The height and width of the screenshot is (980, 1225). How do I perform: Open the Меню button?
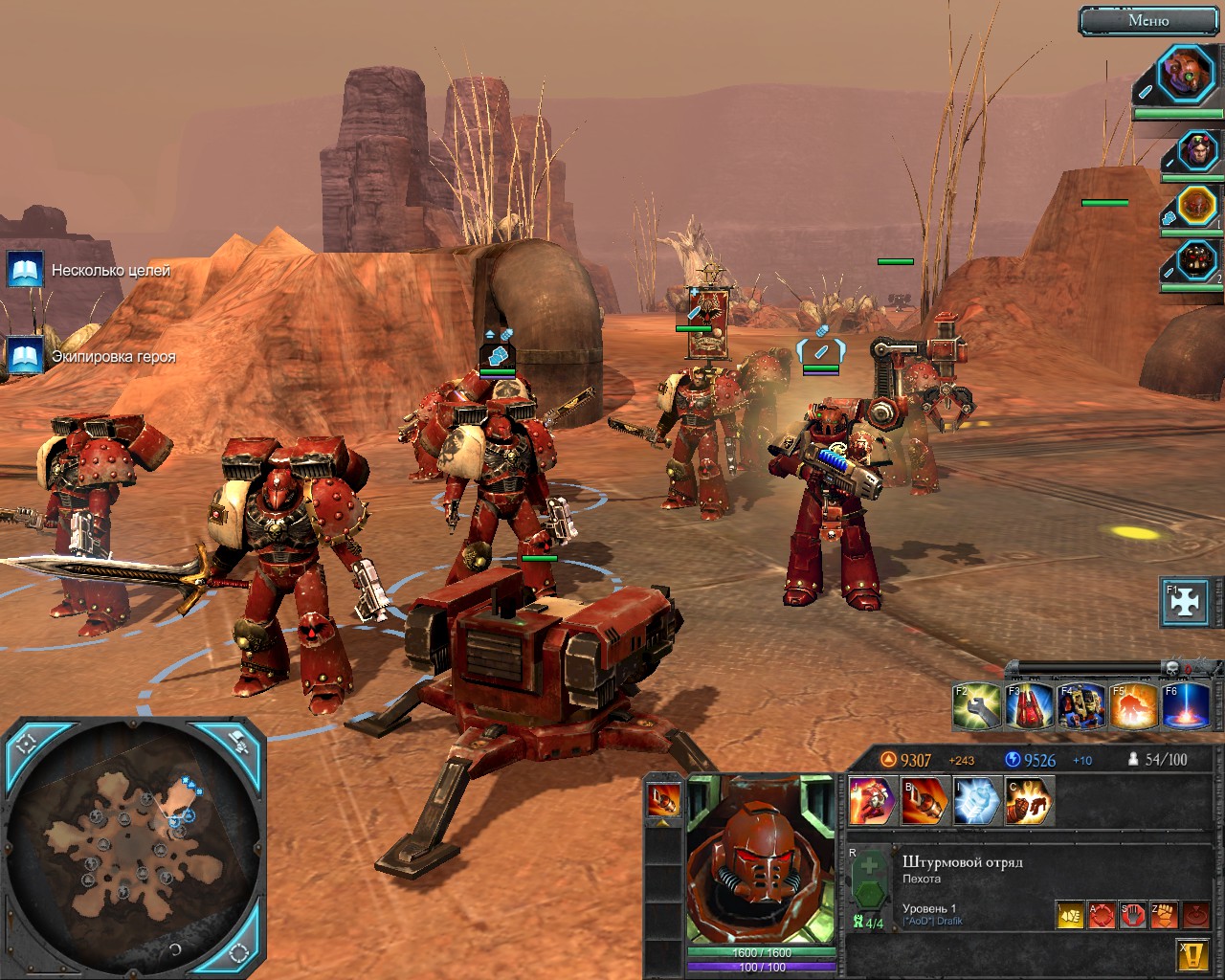tap(1148, 20)
